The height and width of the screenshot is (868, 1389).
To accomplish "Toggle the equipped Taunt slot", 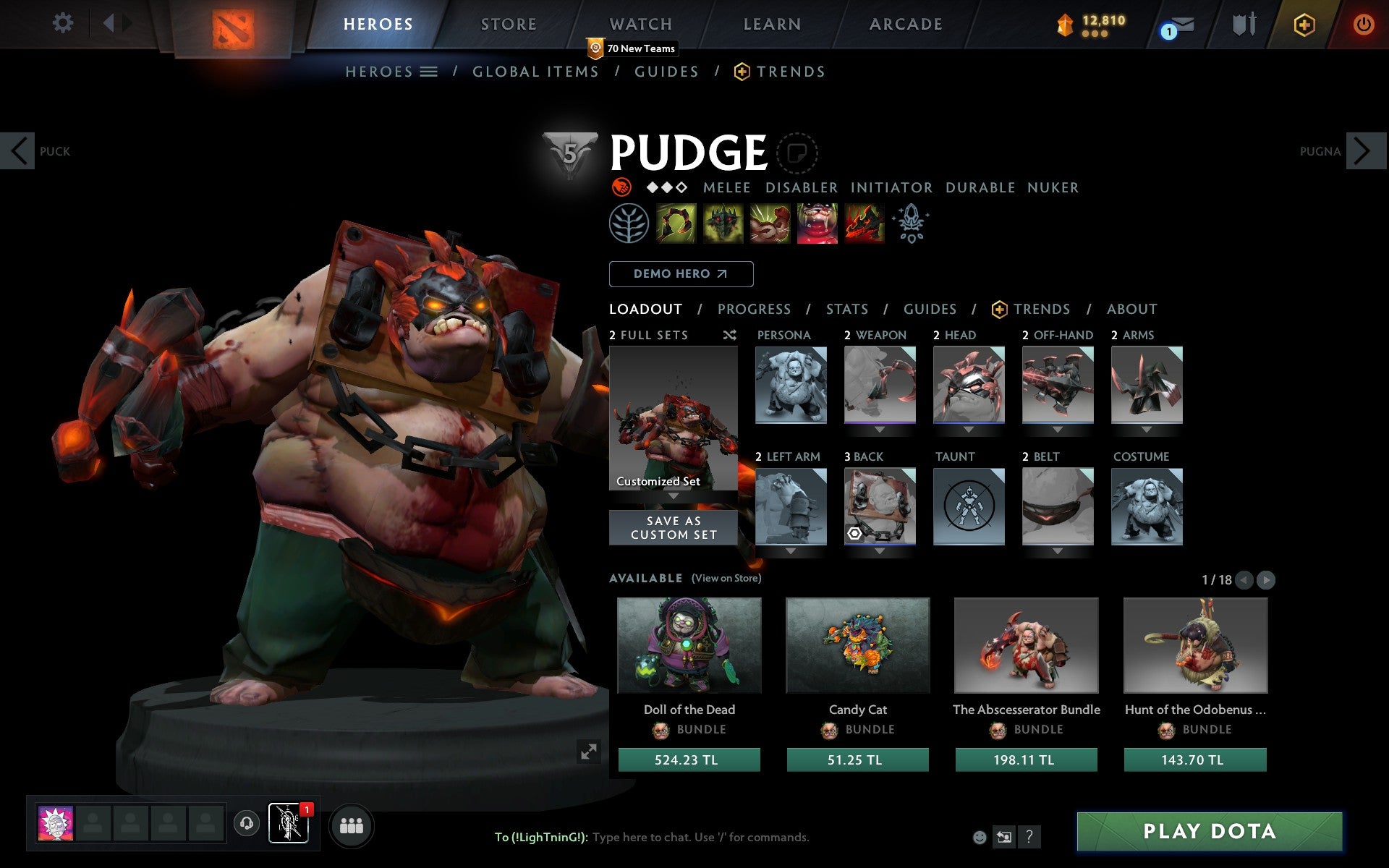I will [968, 506].
